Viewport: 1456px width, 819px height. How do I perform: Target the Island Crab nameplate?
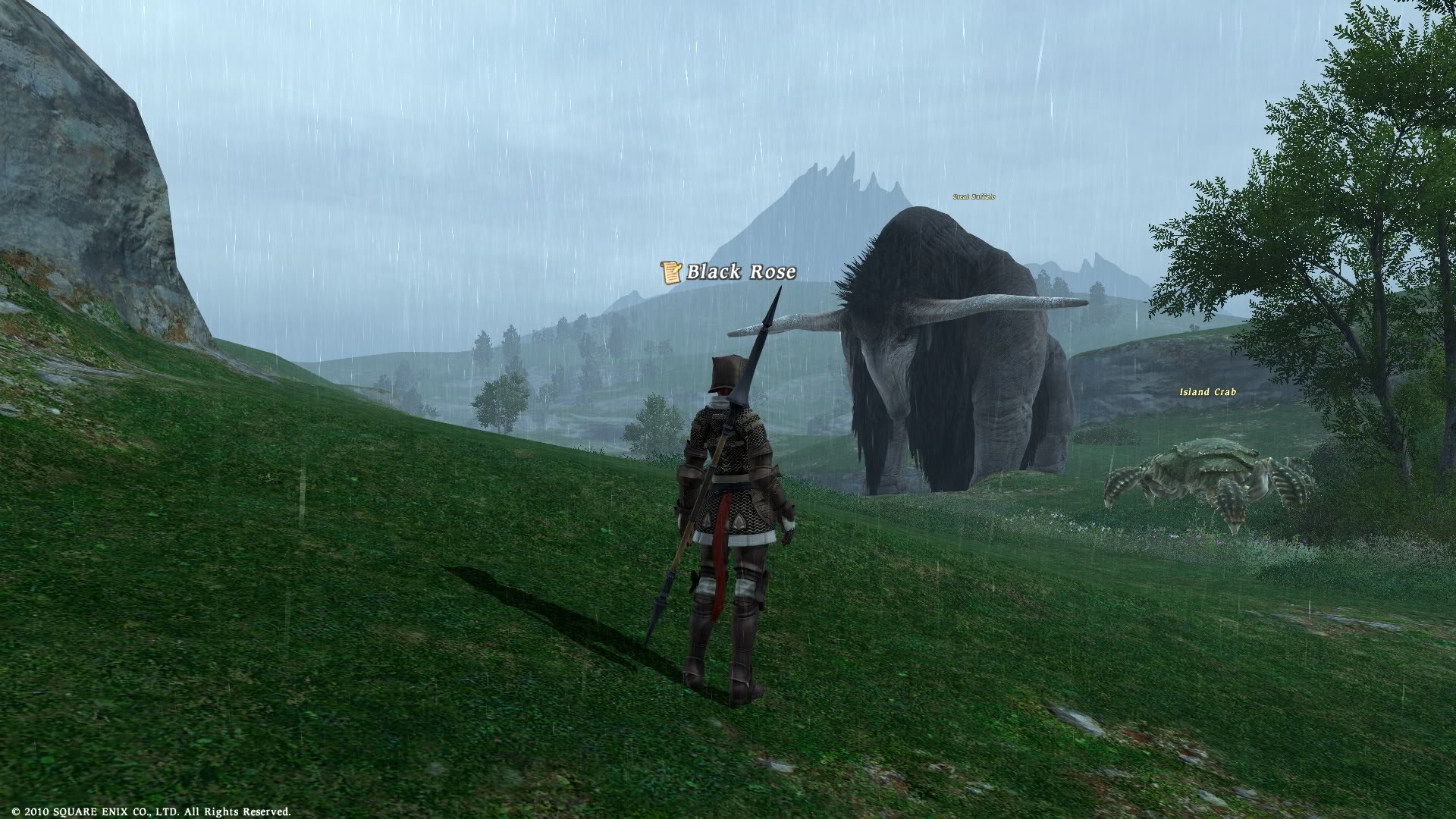1207,392
